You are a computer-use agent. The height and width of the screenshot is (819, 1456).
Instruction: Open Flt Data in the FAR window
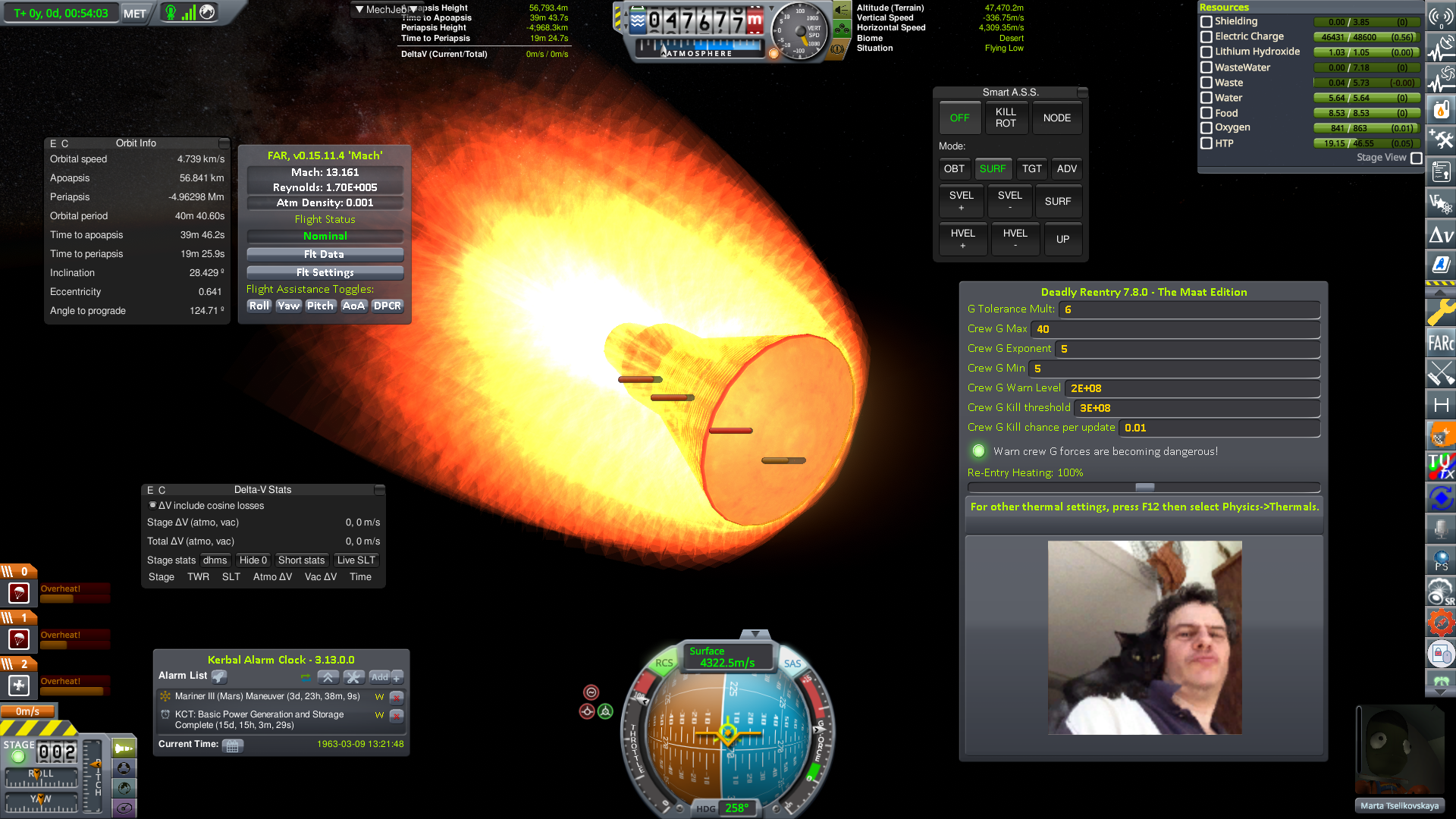tap(324, 254)
